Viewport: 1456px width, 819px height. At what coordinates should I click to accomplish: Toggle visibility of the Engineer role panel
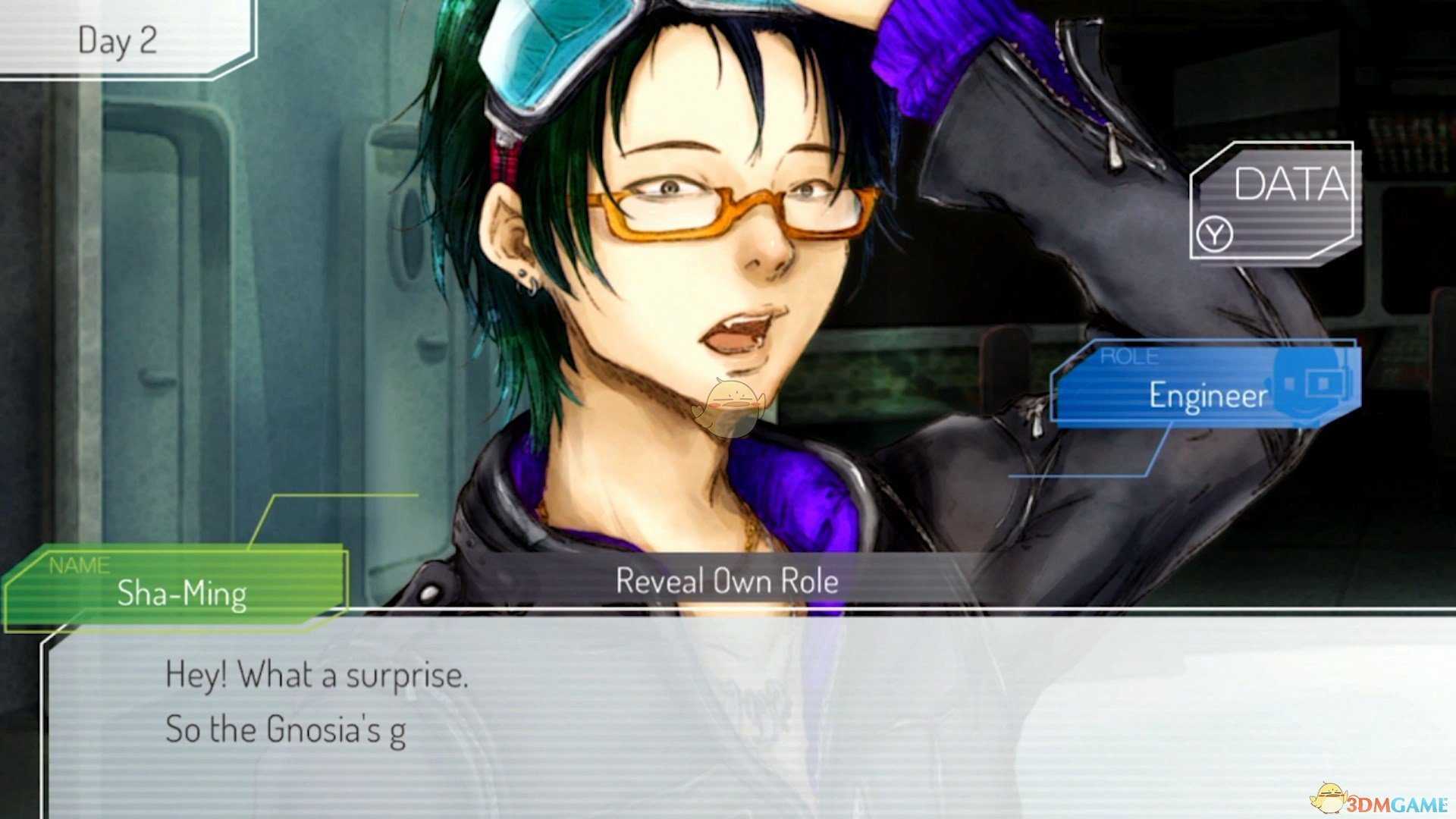[x=1206, y=394]
